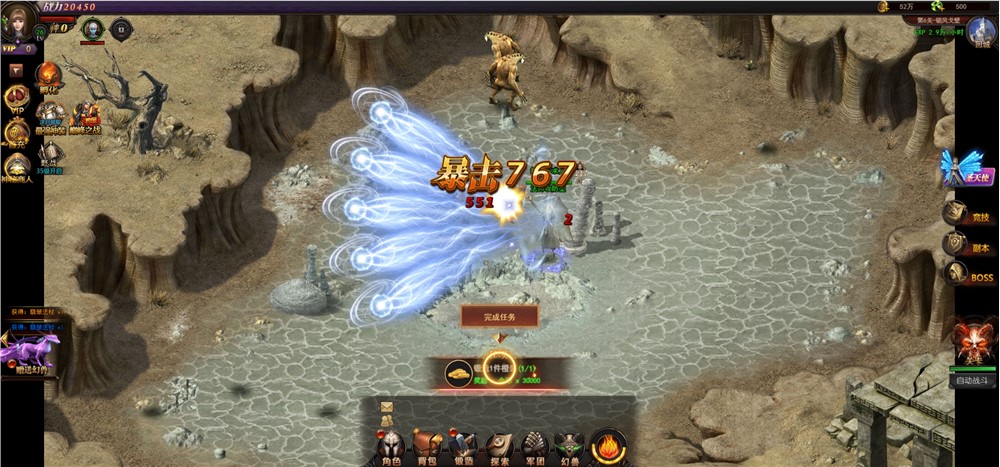
Task: Click the player character portrait
Action: 17,22
